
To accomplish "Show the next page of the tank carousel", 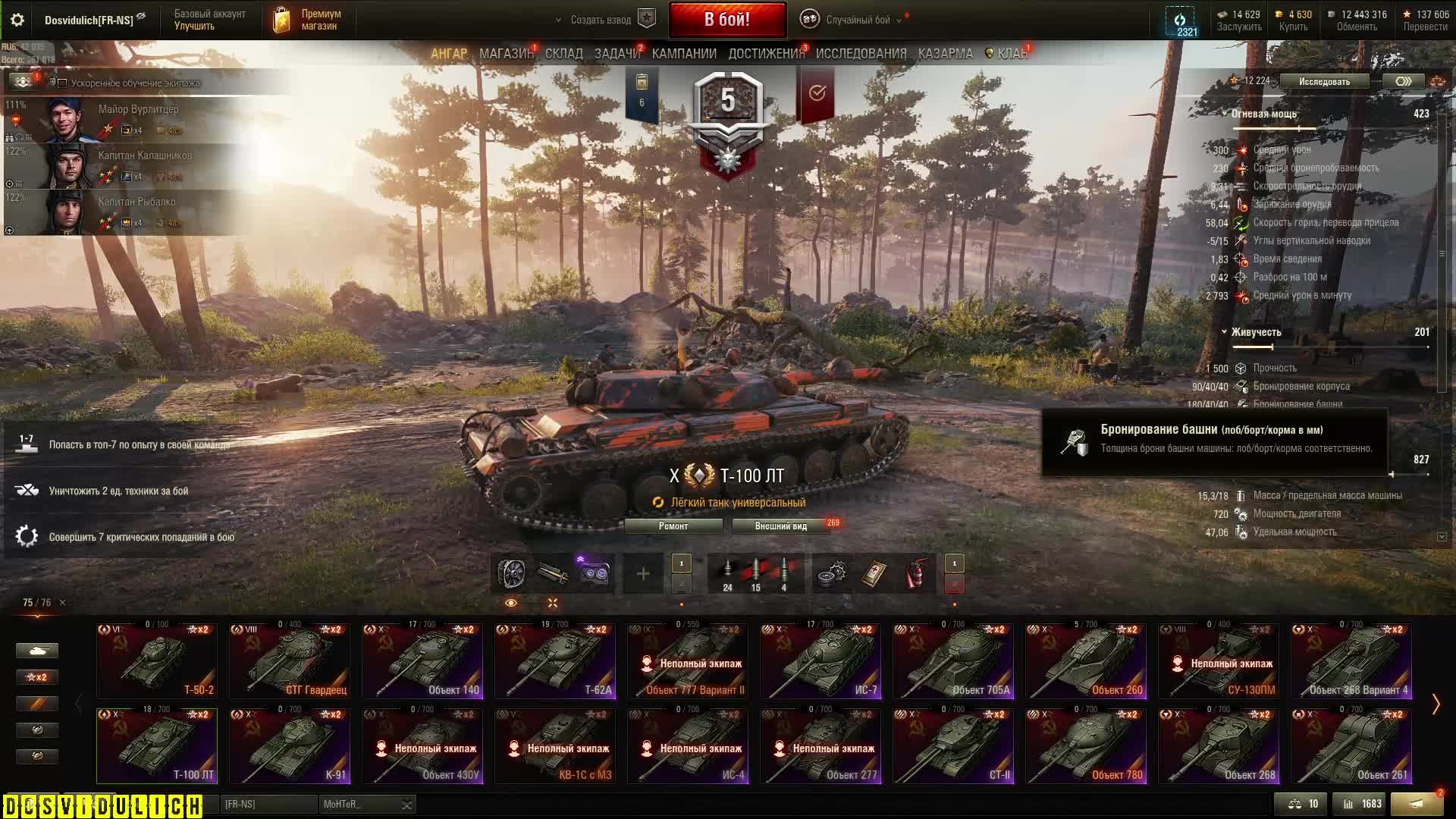I will click(x=1435, y=704).
